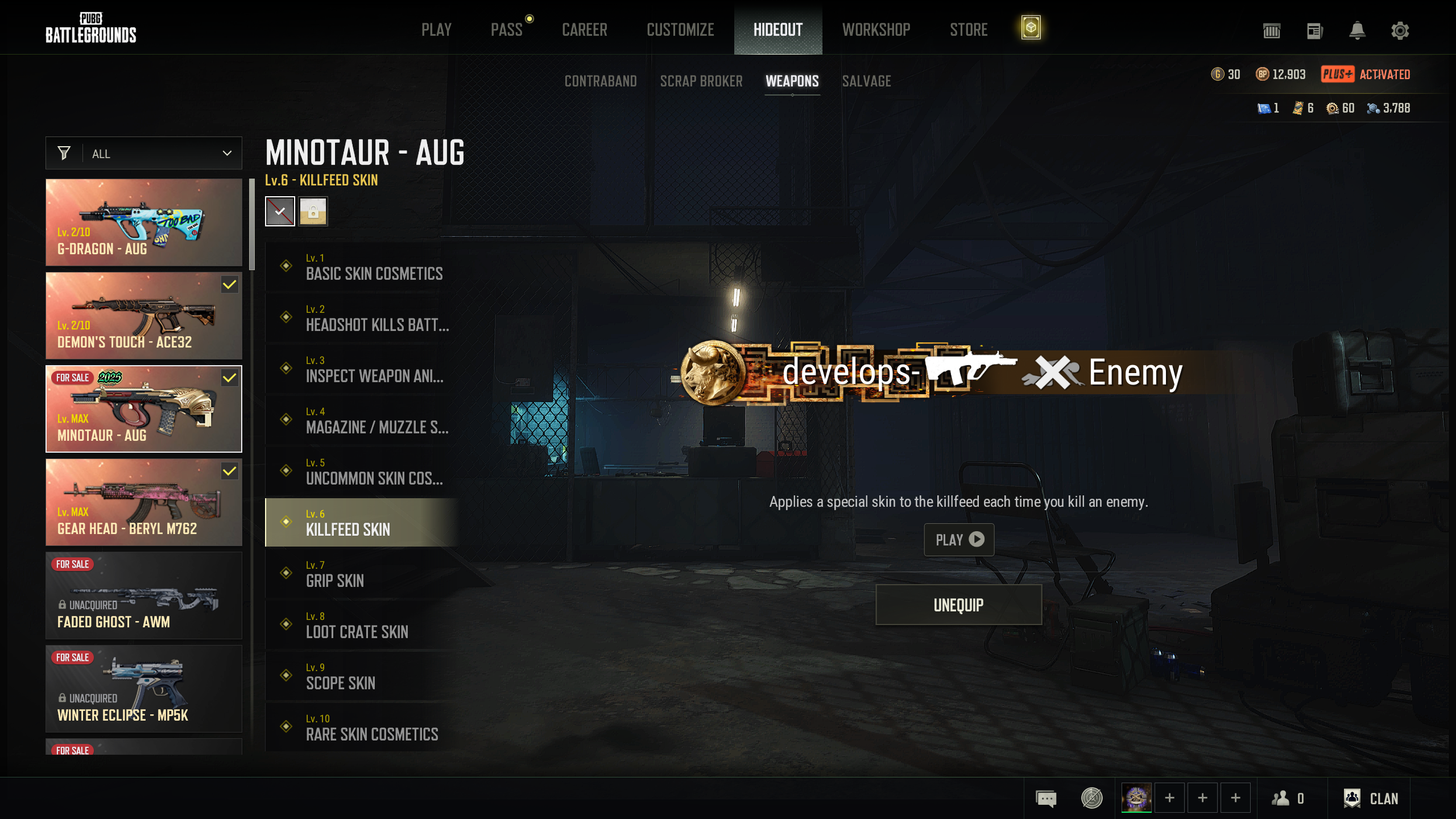
Task: Unequip the killfeed skin
Action: point(958,605)
